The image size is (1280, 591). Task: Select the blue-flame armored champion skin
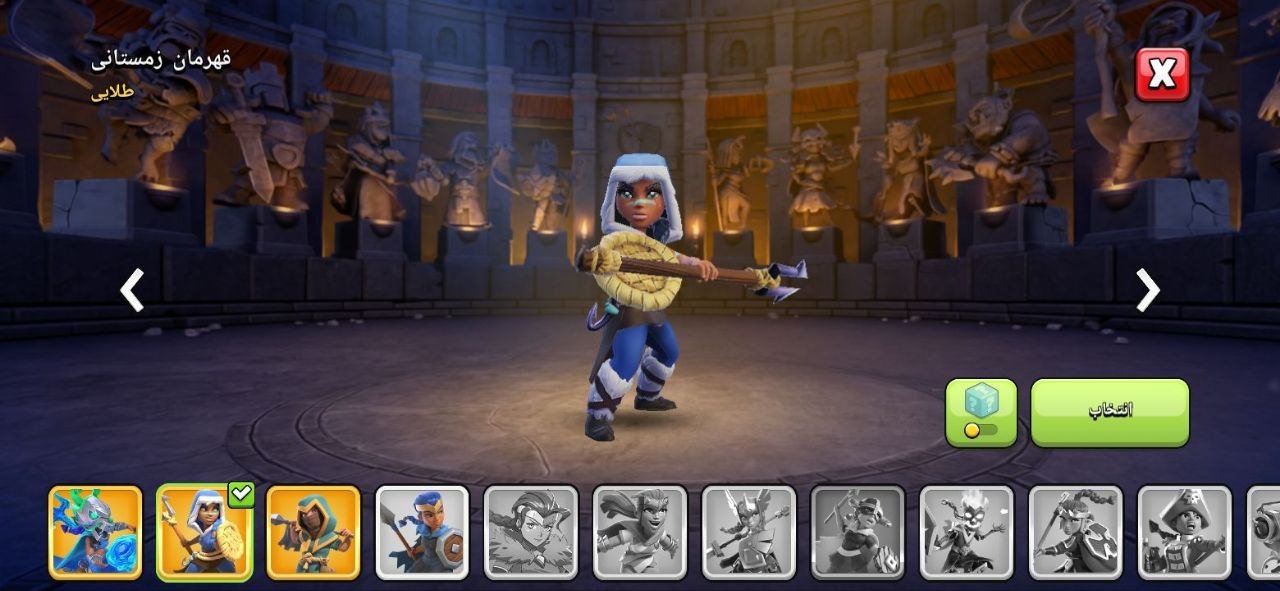(96, 532)
